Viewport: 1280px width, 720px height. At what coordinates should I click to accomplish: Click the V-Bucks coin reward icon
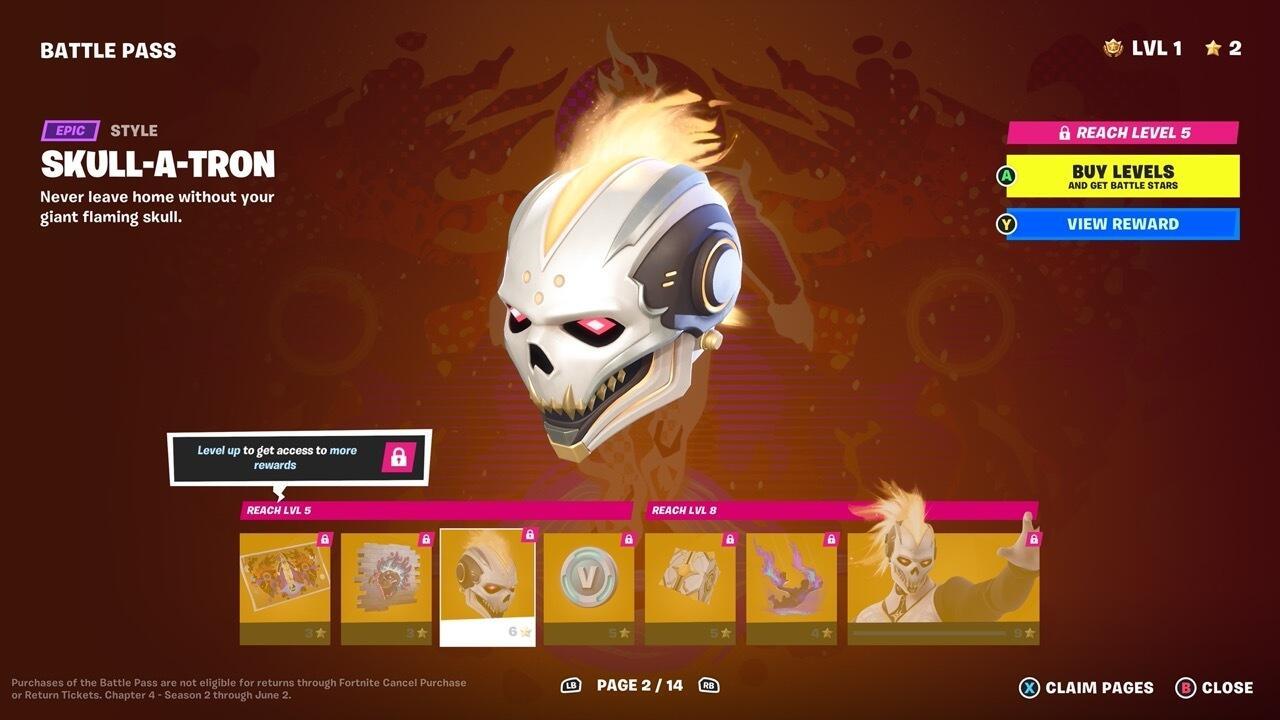click(x=587, y=576)
